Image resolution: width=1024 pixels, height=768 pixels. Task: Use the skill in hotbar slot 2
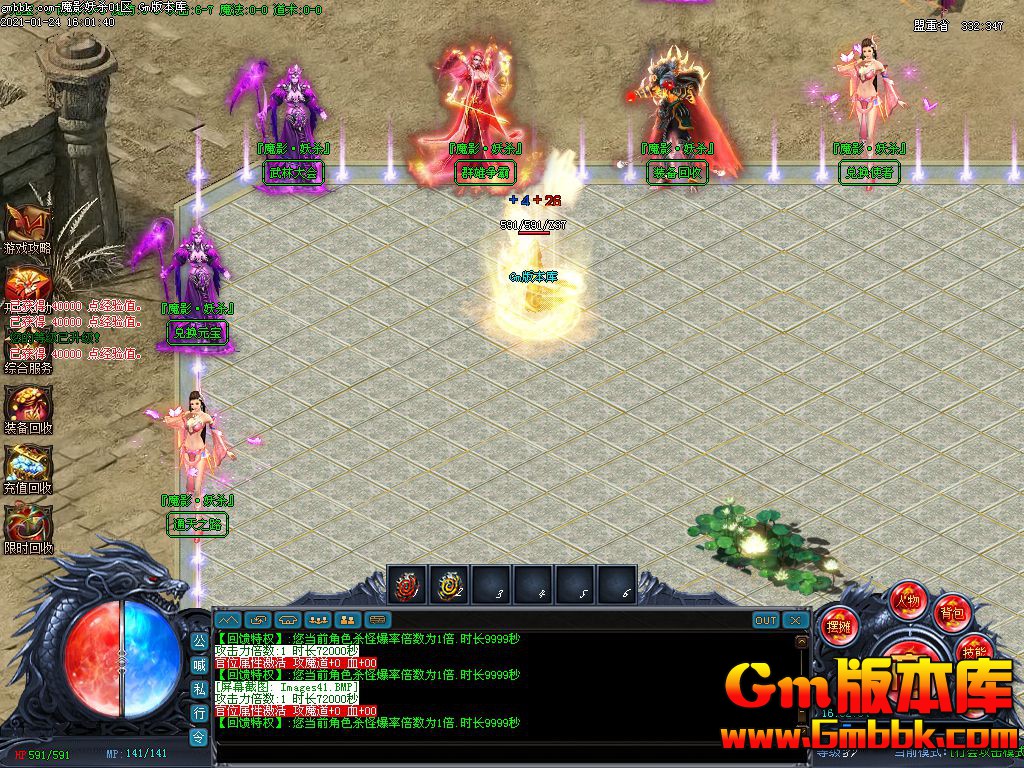[449, 585]
